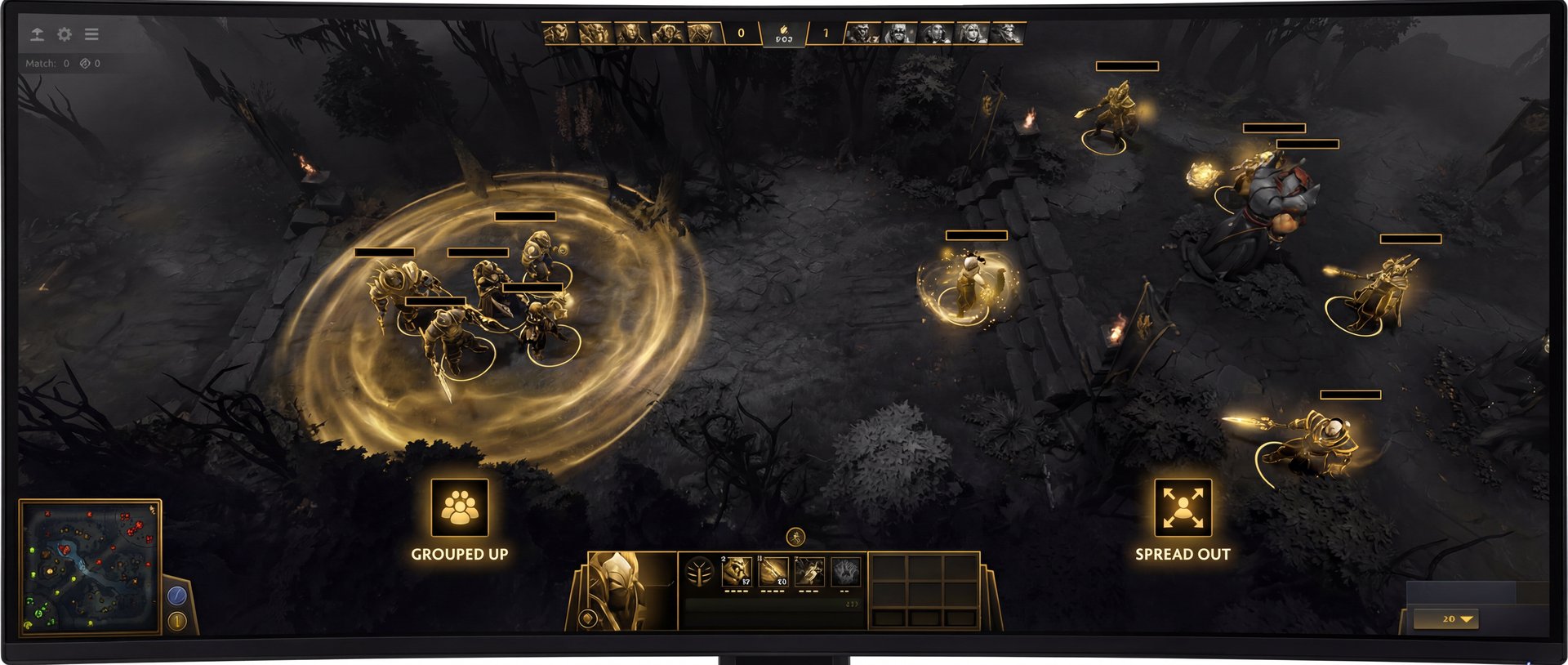The width and height of the screenshot is (1568, 665).
Task: Open the hamburger menu at top left
Action: pyautogui.click(x=91, y=34)
